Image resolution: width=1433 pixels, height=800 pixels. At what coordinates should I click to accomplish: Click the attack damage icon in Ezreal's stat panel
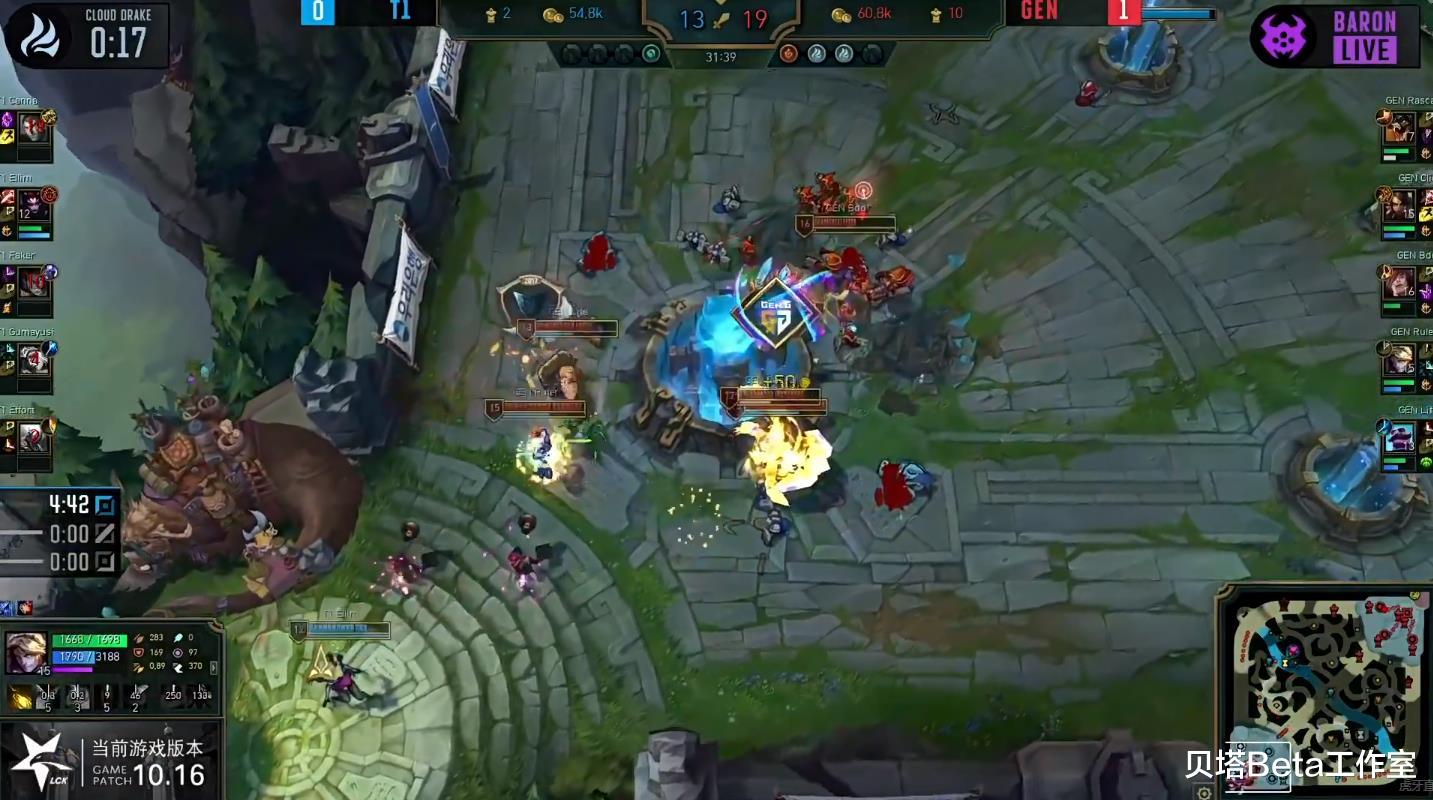click(x=138, y=637)
